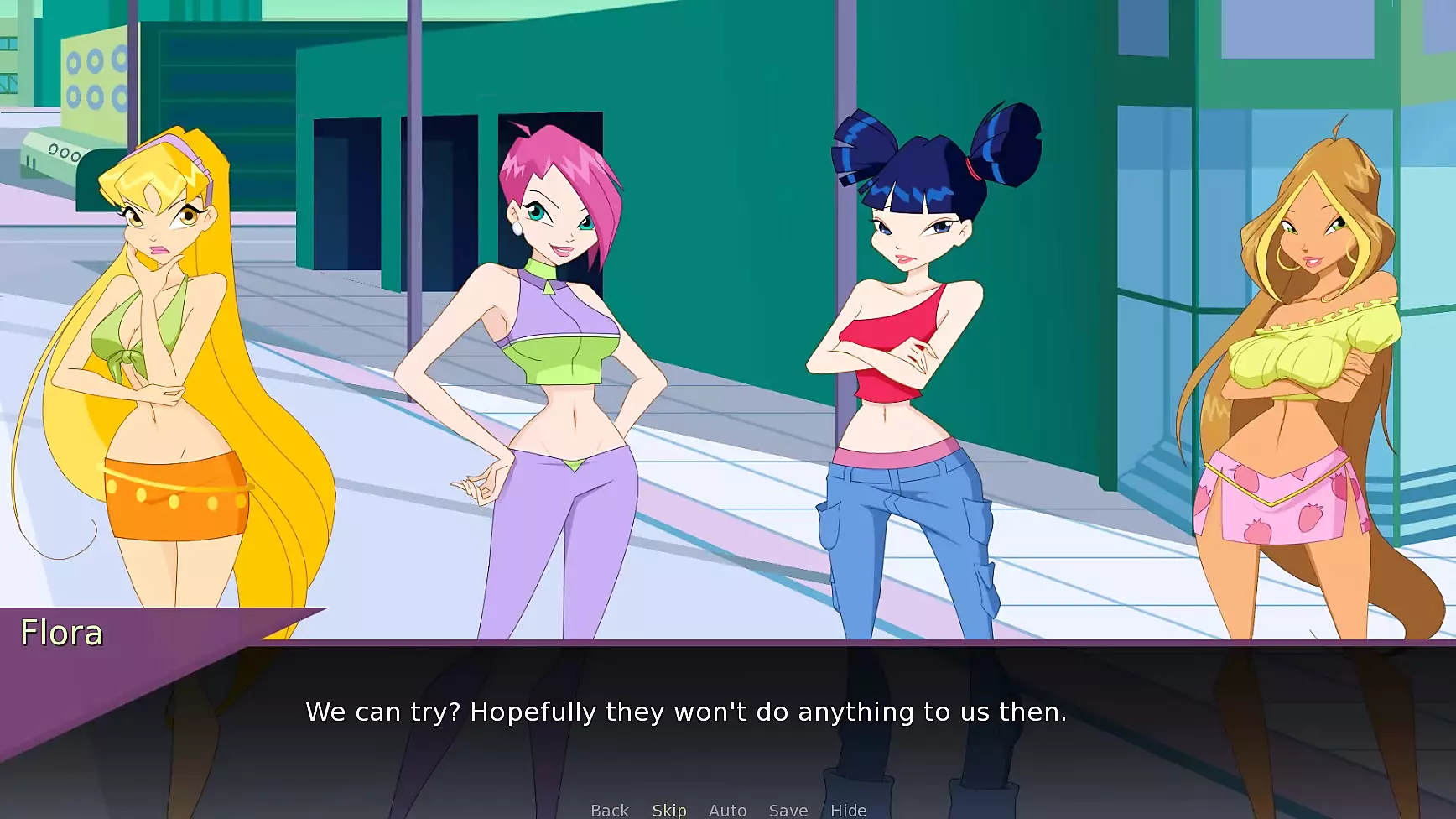Click the Flora name label
This screenshot has width=1456, height=819.
61,634
